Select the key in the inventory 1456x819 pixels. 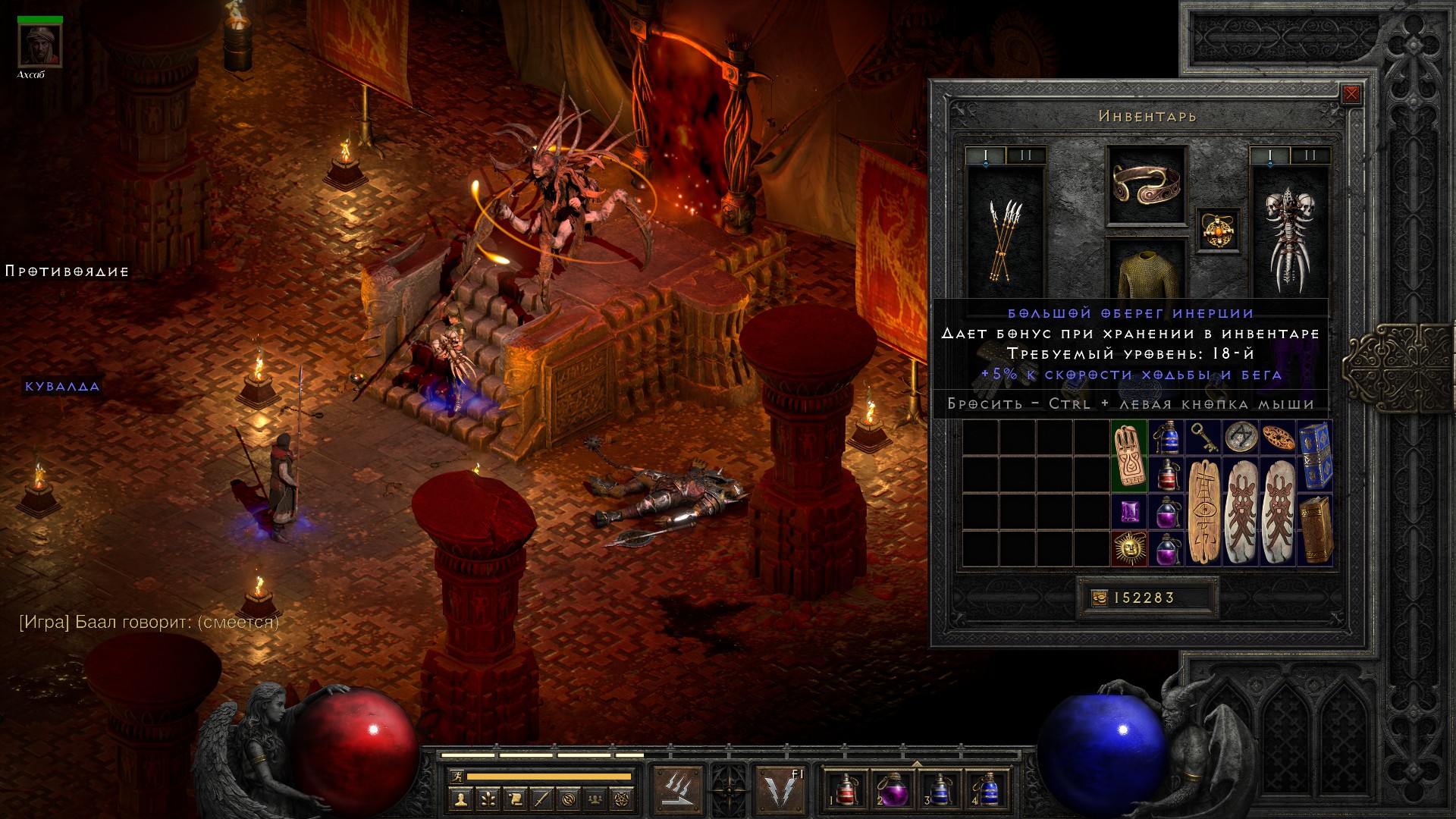[1203, 438]
